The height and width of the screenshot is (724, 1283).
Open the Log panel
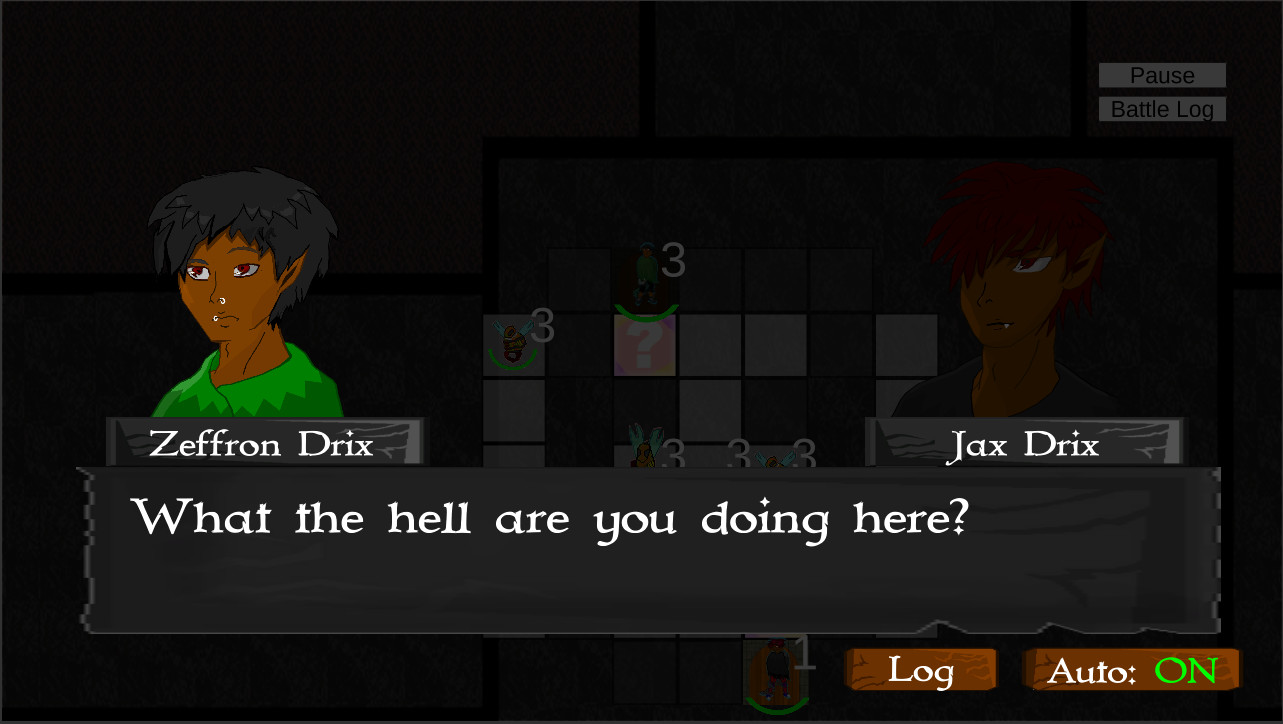(x=919, y=669)
